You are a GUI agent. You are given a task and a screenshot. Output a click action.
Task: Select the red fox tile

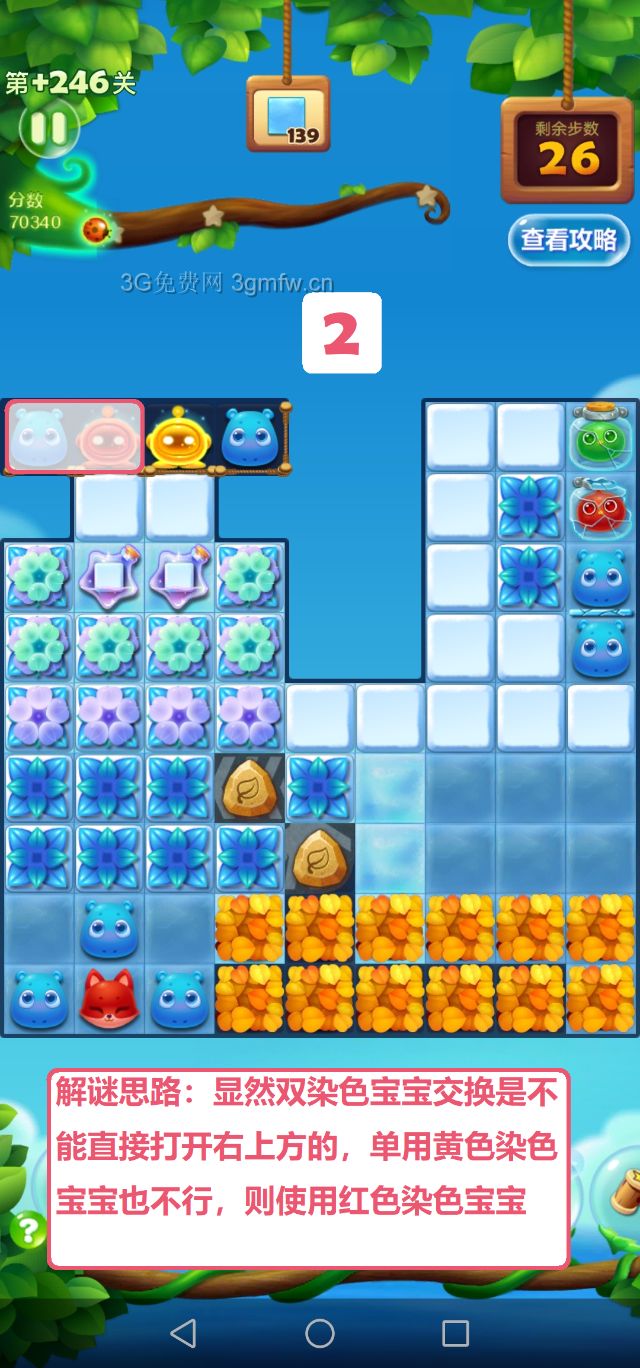pos(109,999)
